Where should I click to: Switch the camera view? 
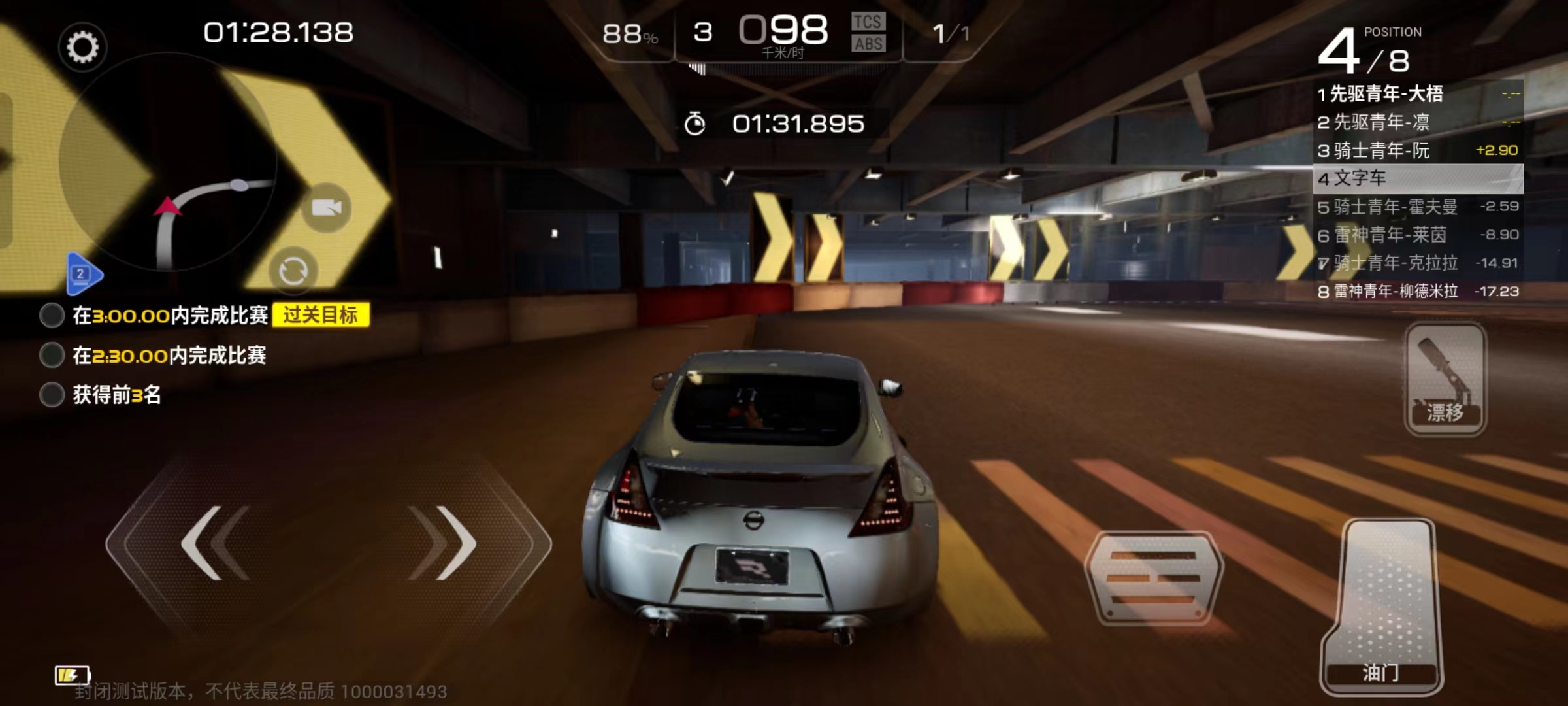pyautogui.click(x=326, y=208)
